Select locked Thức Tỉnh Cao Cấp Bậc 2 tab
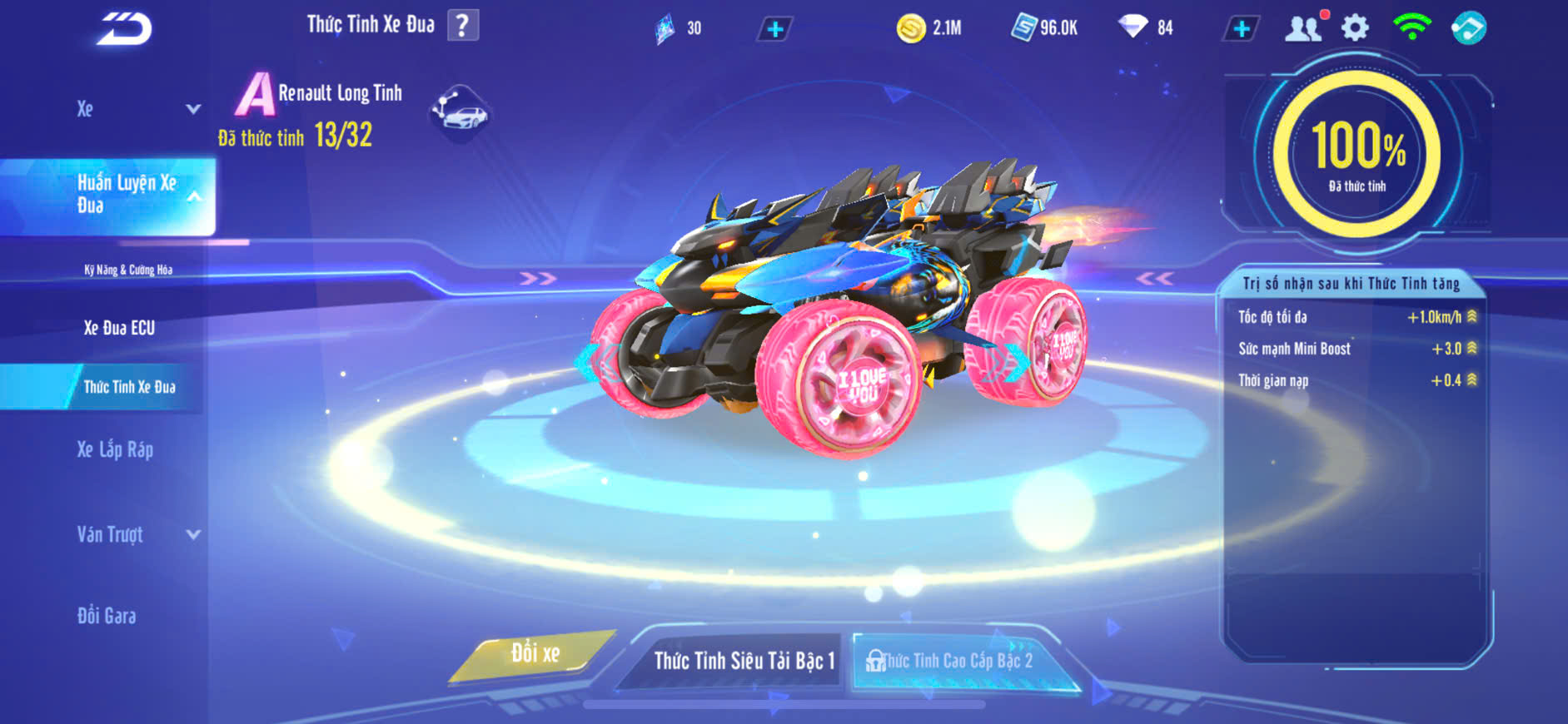This screenshot has height=724, width=1568. (956, 661)
